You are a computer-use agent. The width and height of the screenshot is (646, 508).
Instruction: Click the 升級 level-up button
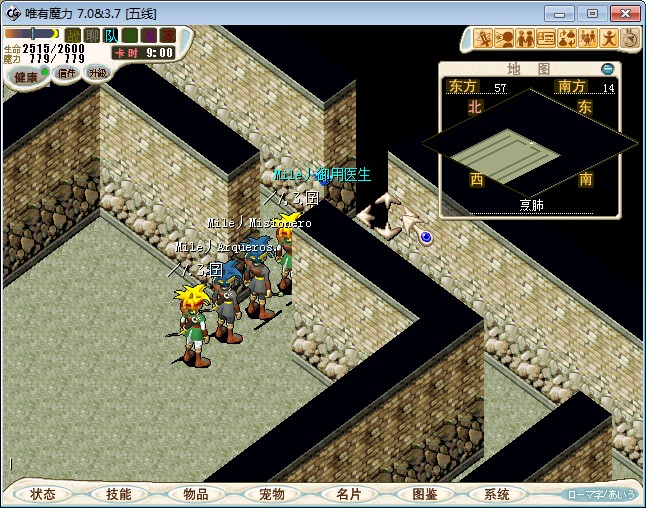click(96, 73)
